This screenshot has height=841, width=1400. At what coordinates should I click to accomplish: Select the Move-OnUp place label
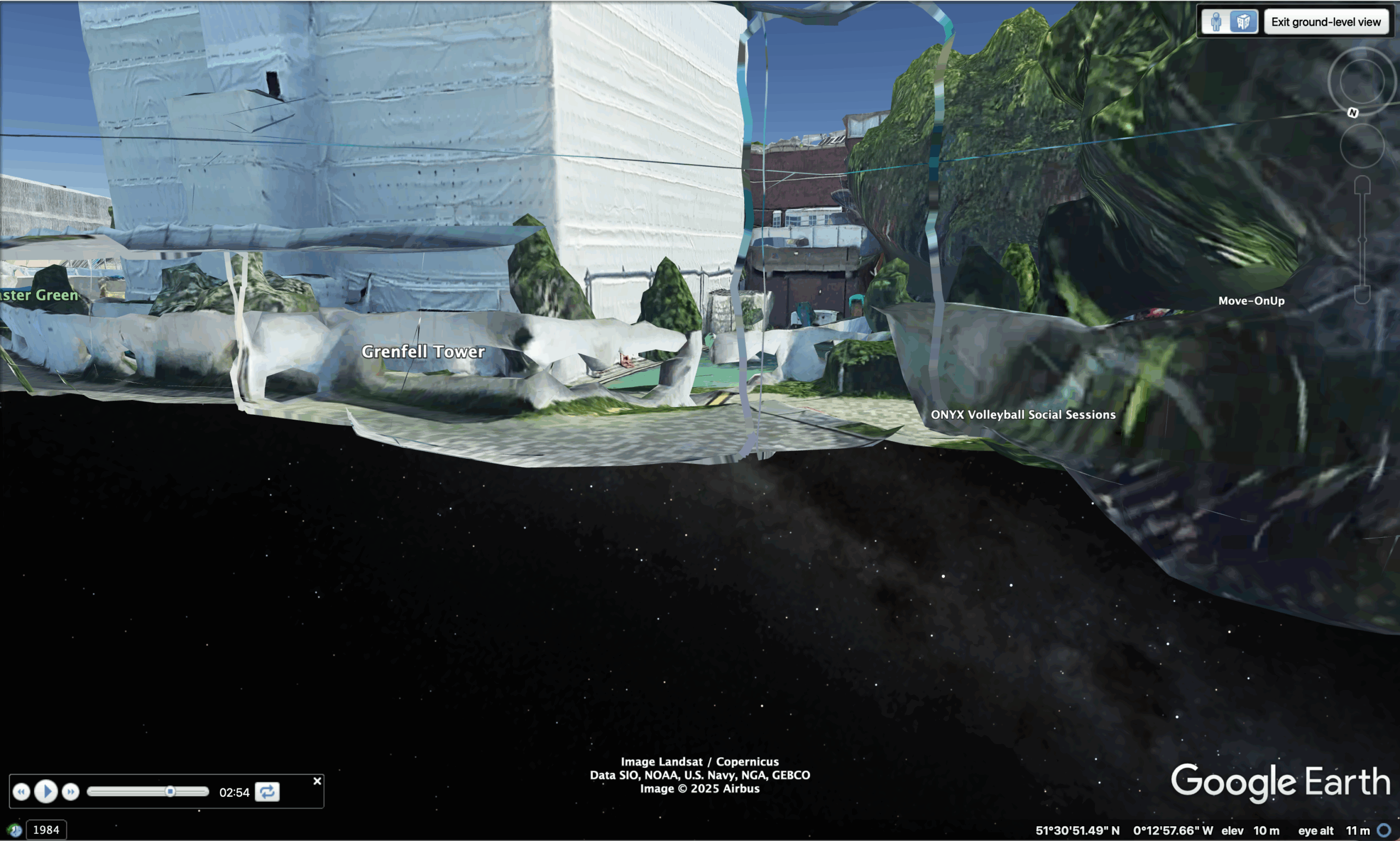click(x=1251, y=300)
